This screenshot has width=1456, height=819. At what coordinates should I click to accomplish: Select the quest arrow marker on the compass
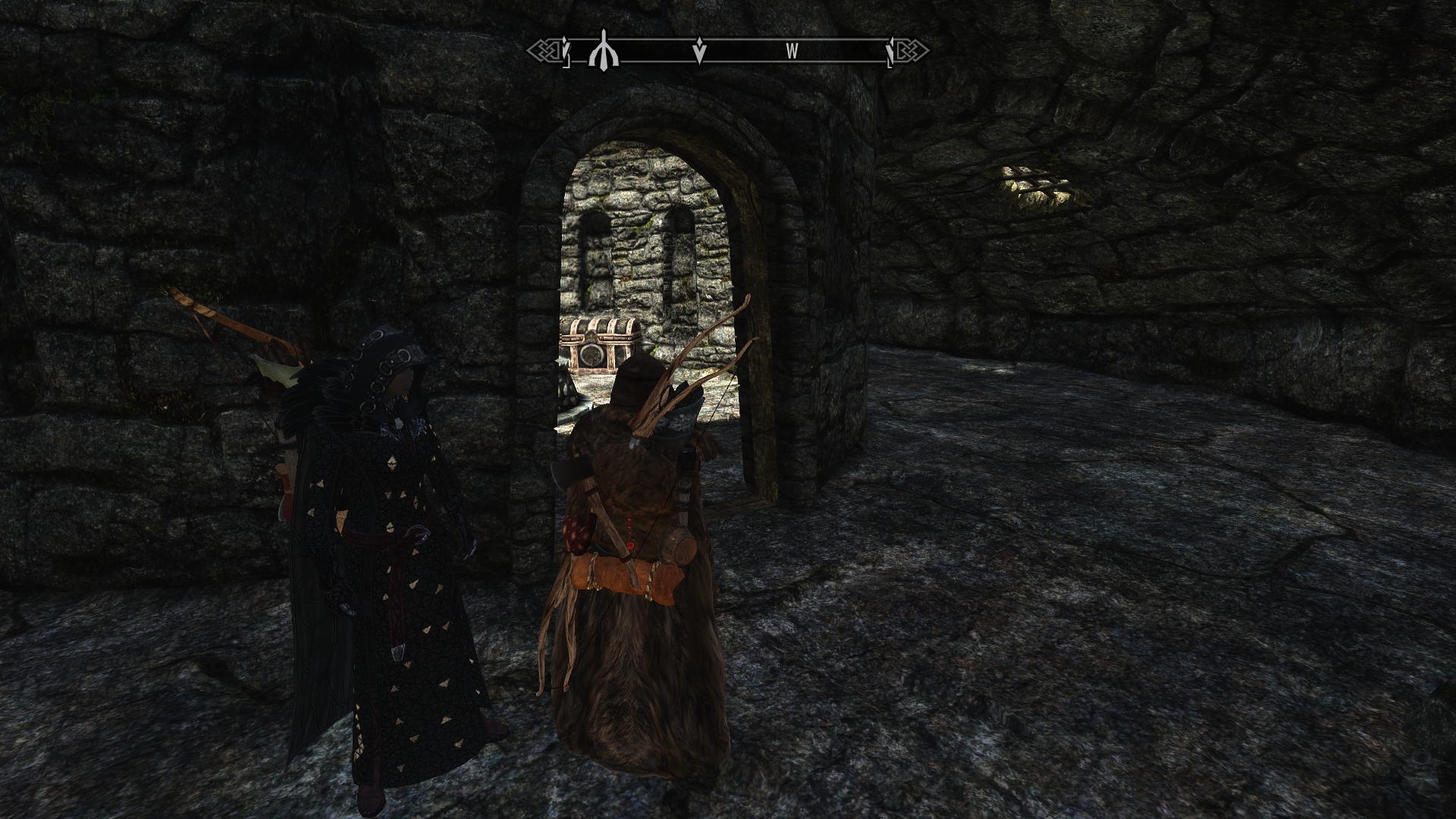pyautogui.click(x=700, y=52)
